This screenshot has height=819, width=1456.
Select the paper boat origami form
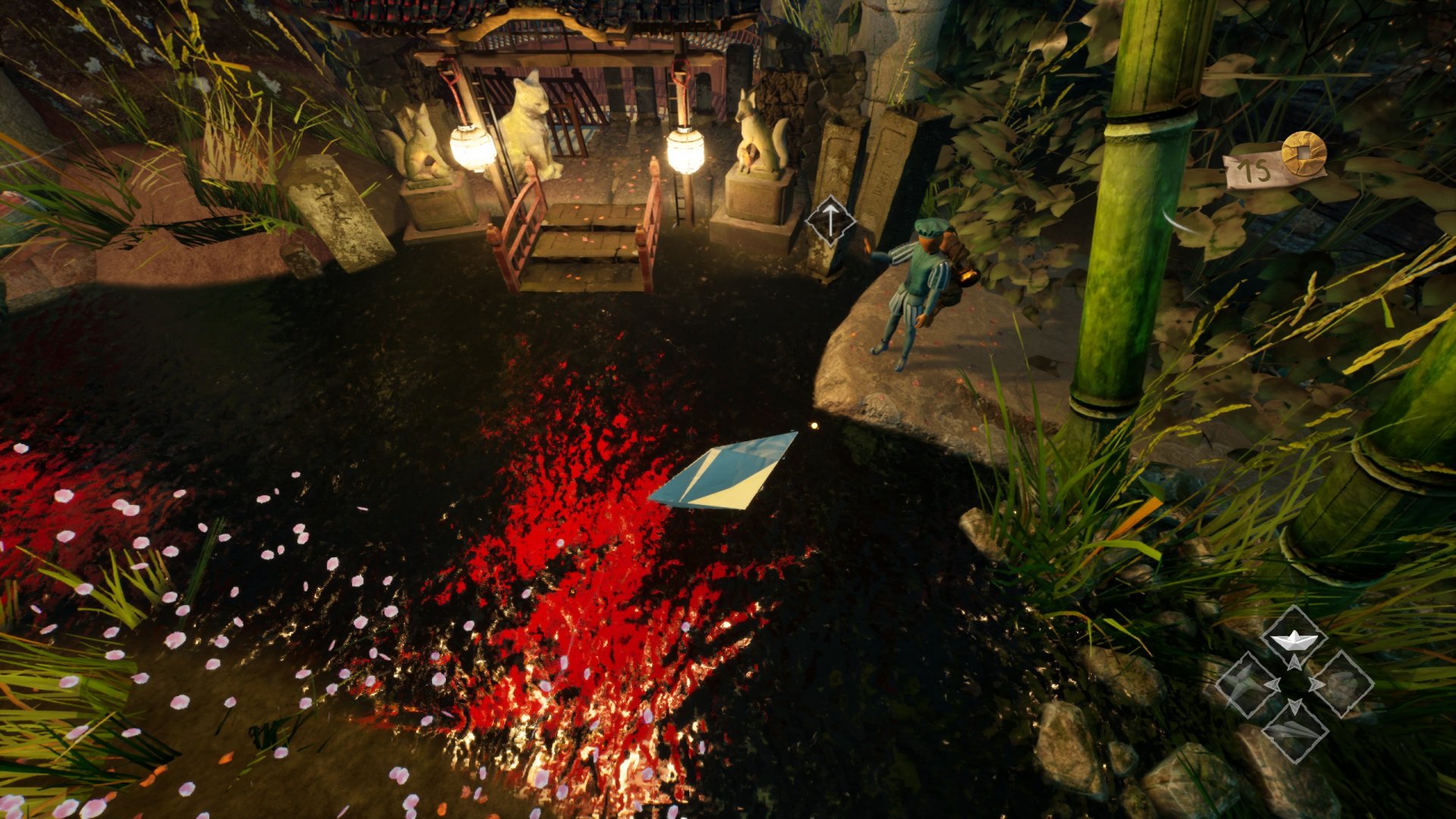pos(1294,641)
